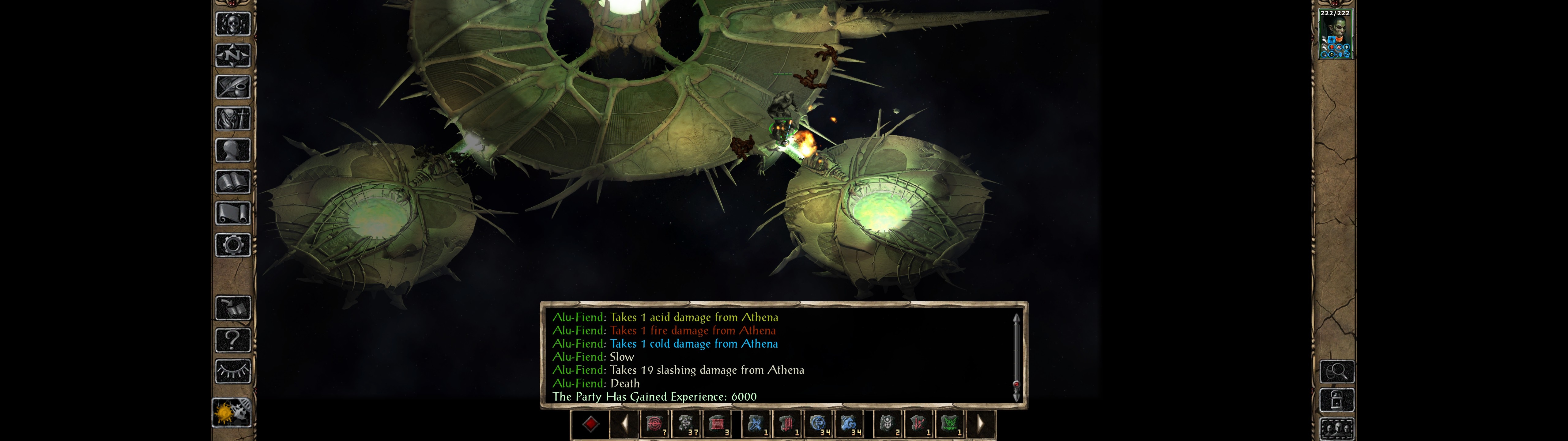1568x441 pixels.
Task: Use the red target-circle ability
Action: click(x=654, y=424)
